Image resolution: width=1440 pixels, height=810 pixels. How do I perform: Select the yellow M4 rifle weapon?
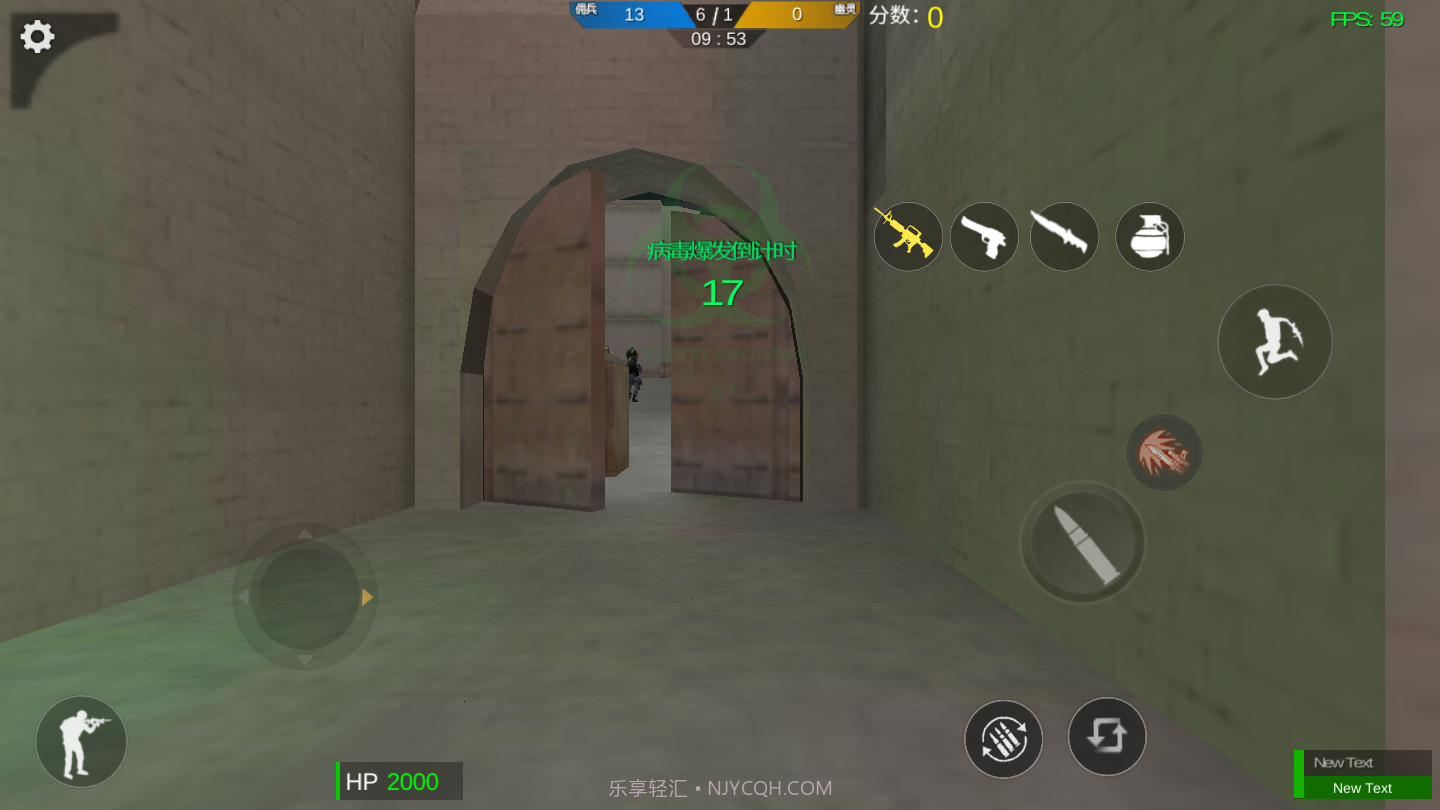[x=908, y=236]
